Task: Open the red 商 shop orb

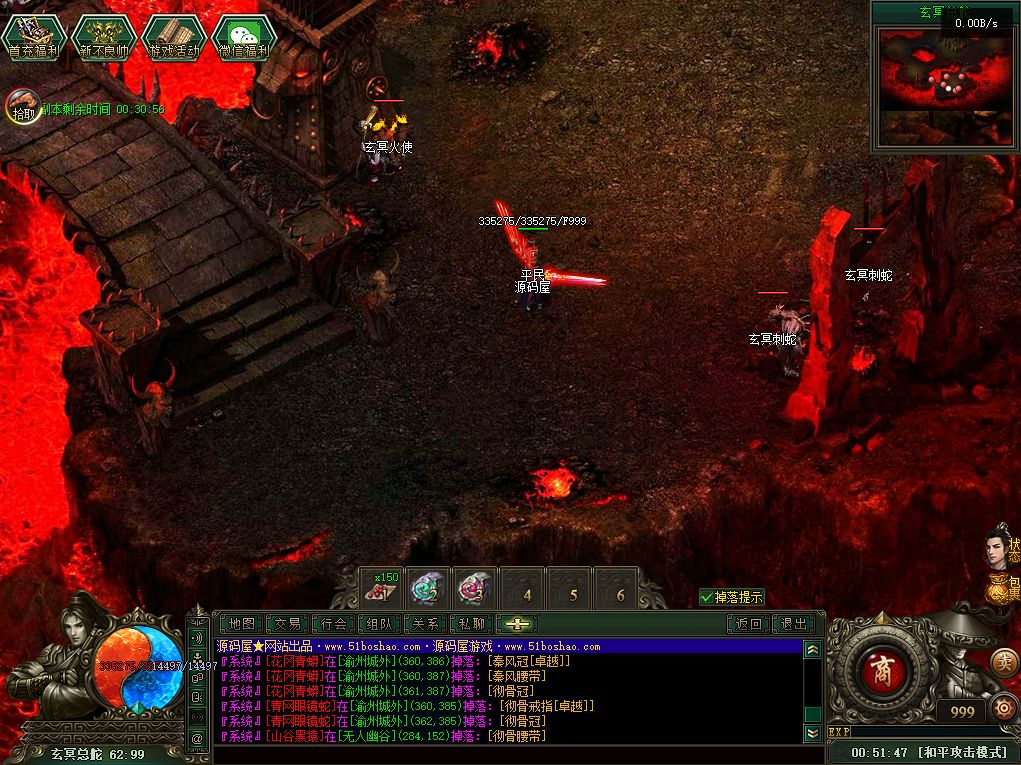Action: click(x=882, y=670)
